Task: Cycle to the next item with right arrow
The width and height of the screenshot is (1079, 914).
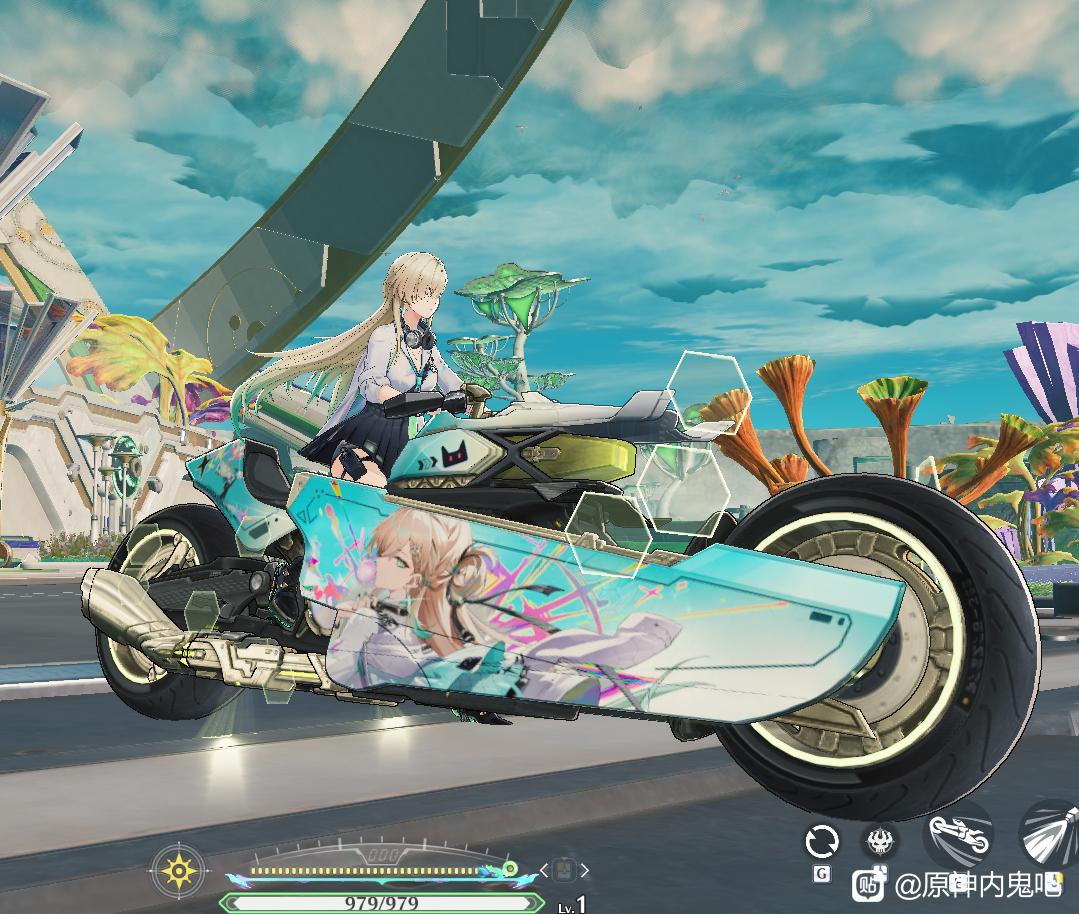Action: pyautogui.click(x=585, y=871)
